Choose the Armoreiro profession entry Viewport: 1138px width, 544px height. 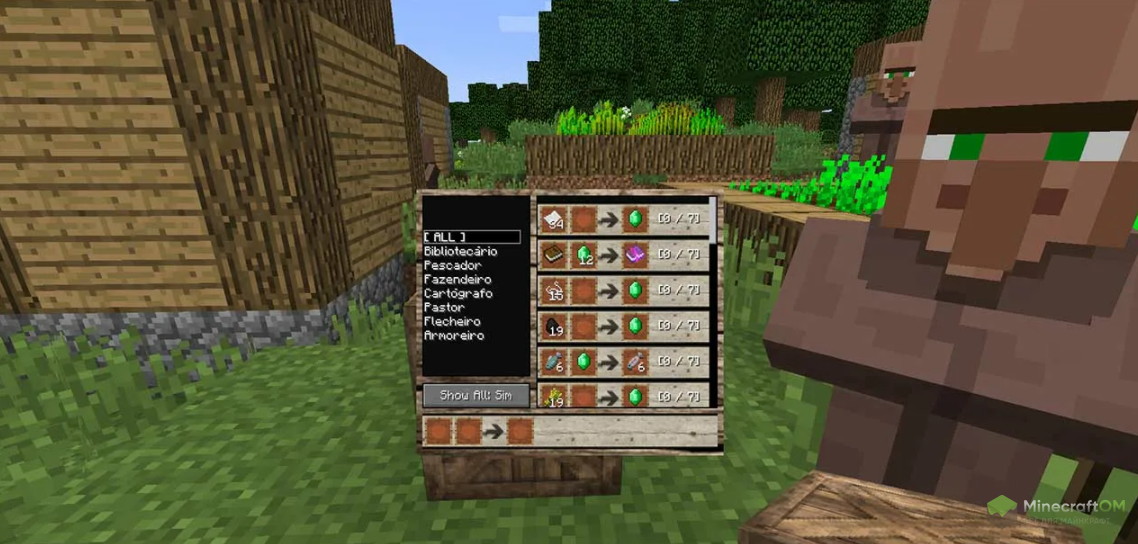point(454,336)
